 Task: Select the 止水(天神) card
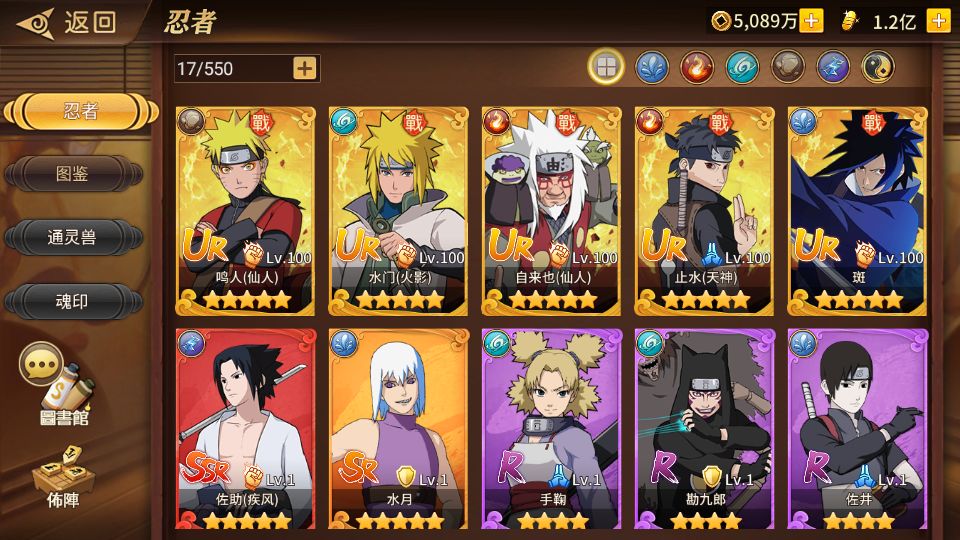(x=705, y=210)
